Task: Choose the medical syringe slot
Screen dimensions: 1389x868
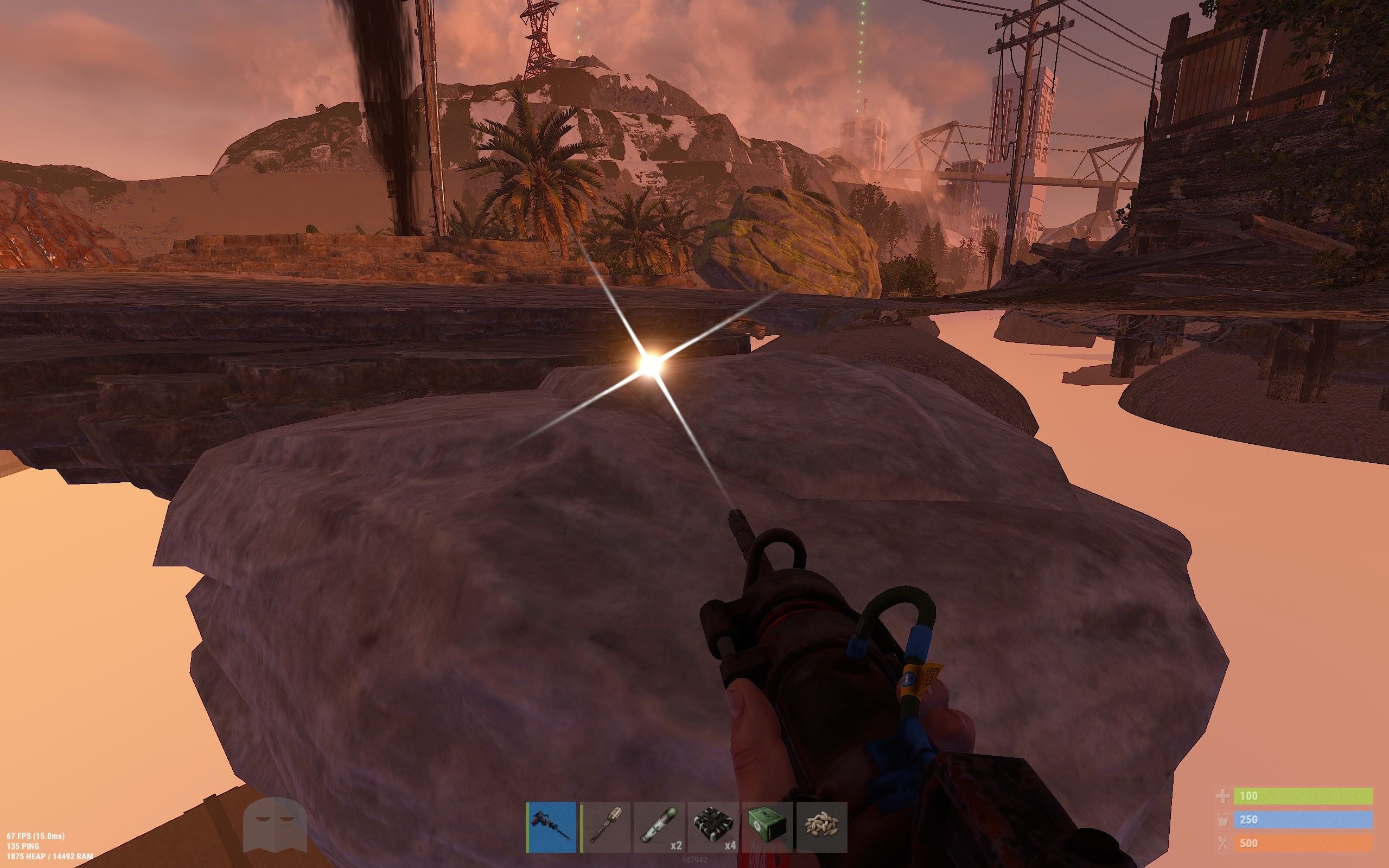Action: 659,827
